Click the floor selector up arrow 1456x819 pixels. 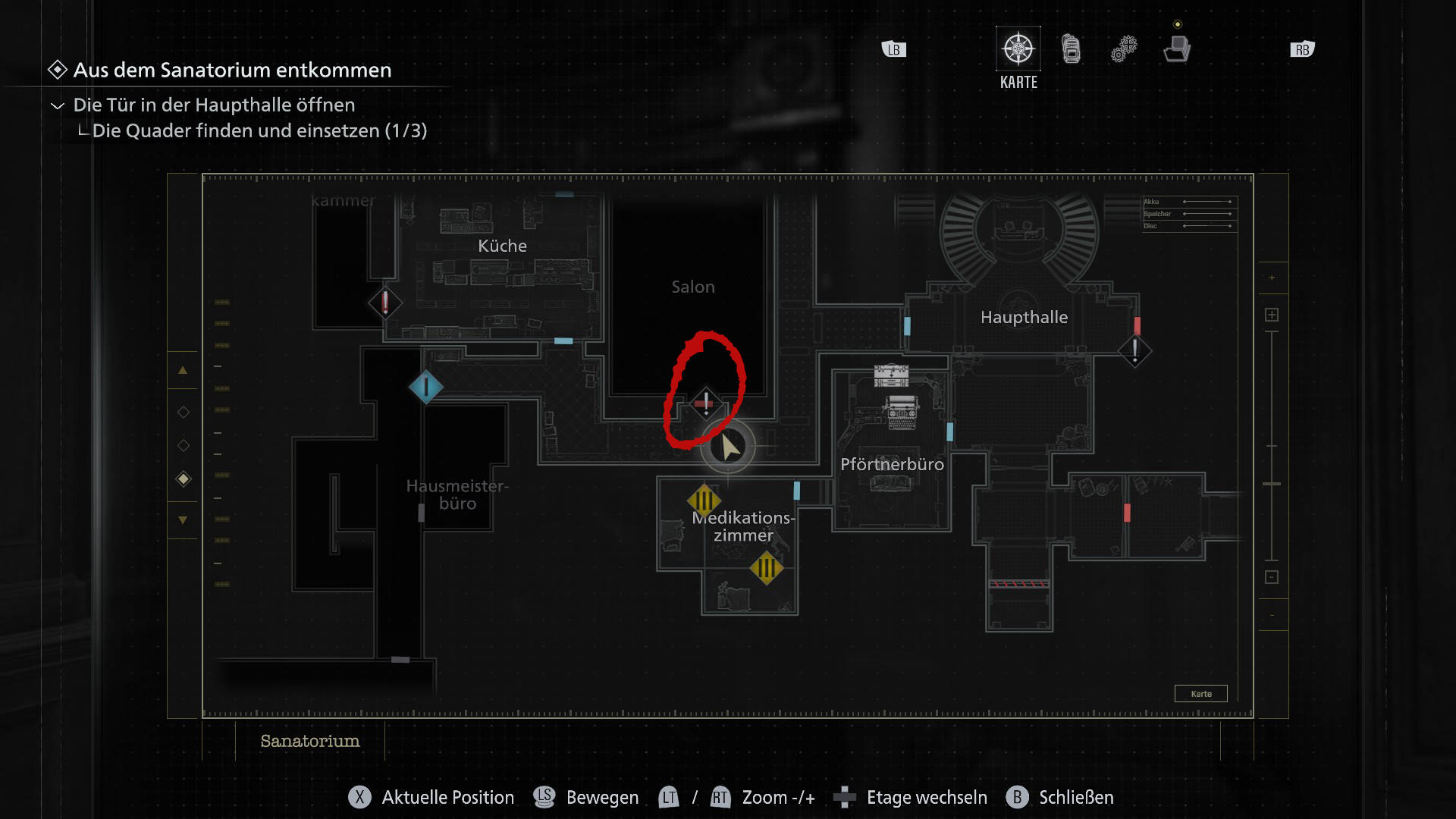183,371
